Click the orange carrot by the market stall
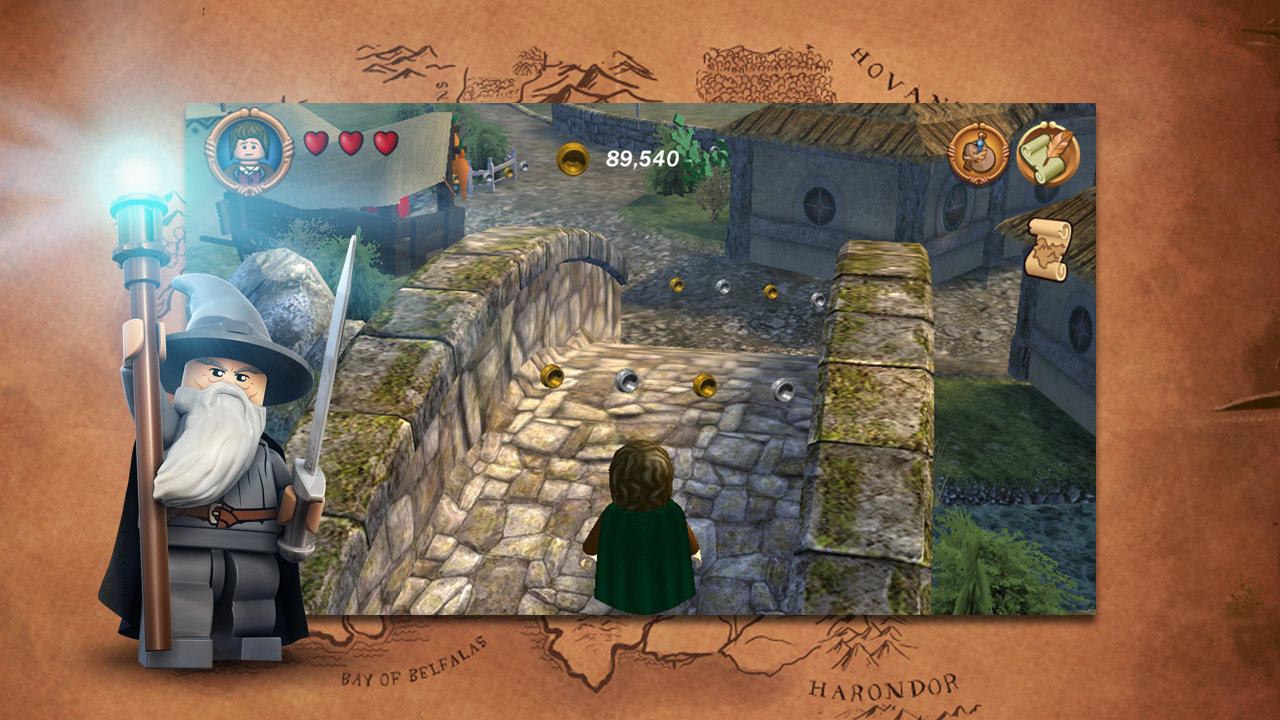Viewport: 1280px width, 720px height. 463,168
